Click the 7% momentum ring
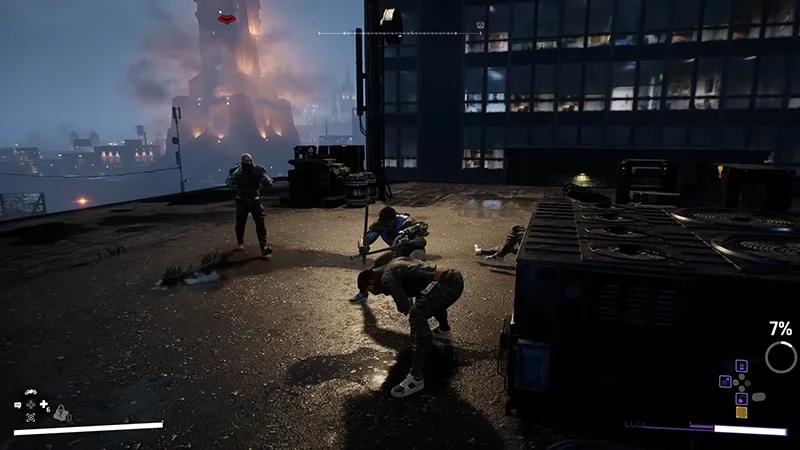The image size is (800, 450). (x=781, y=357)
